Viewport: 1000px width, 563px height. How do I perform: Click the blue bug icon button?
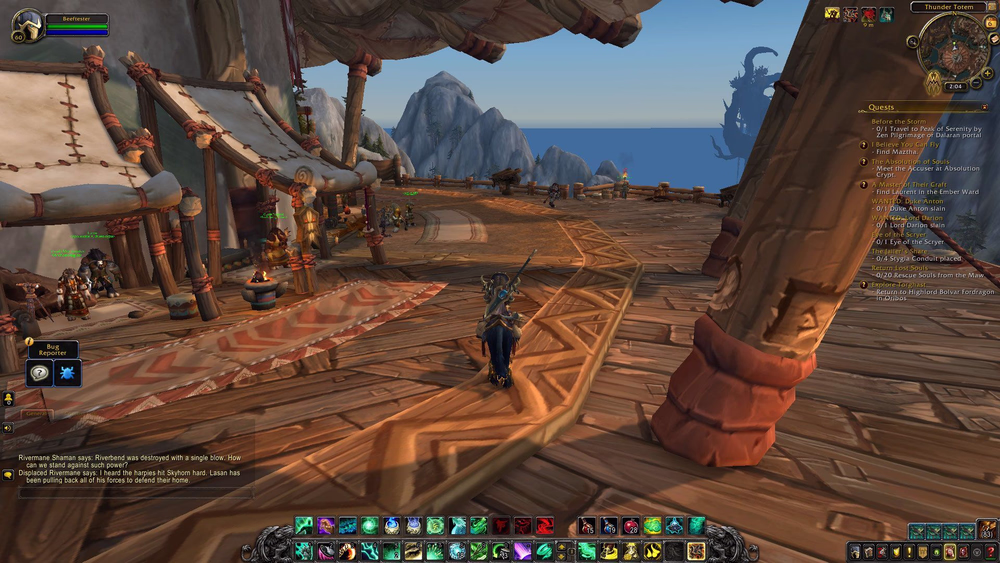coord(68,373)
